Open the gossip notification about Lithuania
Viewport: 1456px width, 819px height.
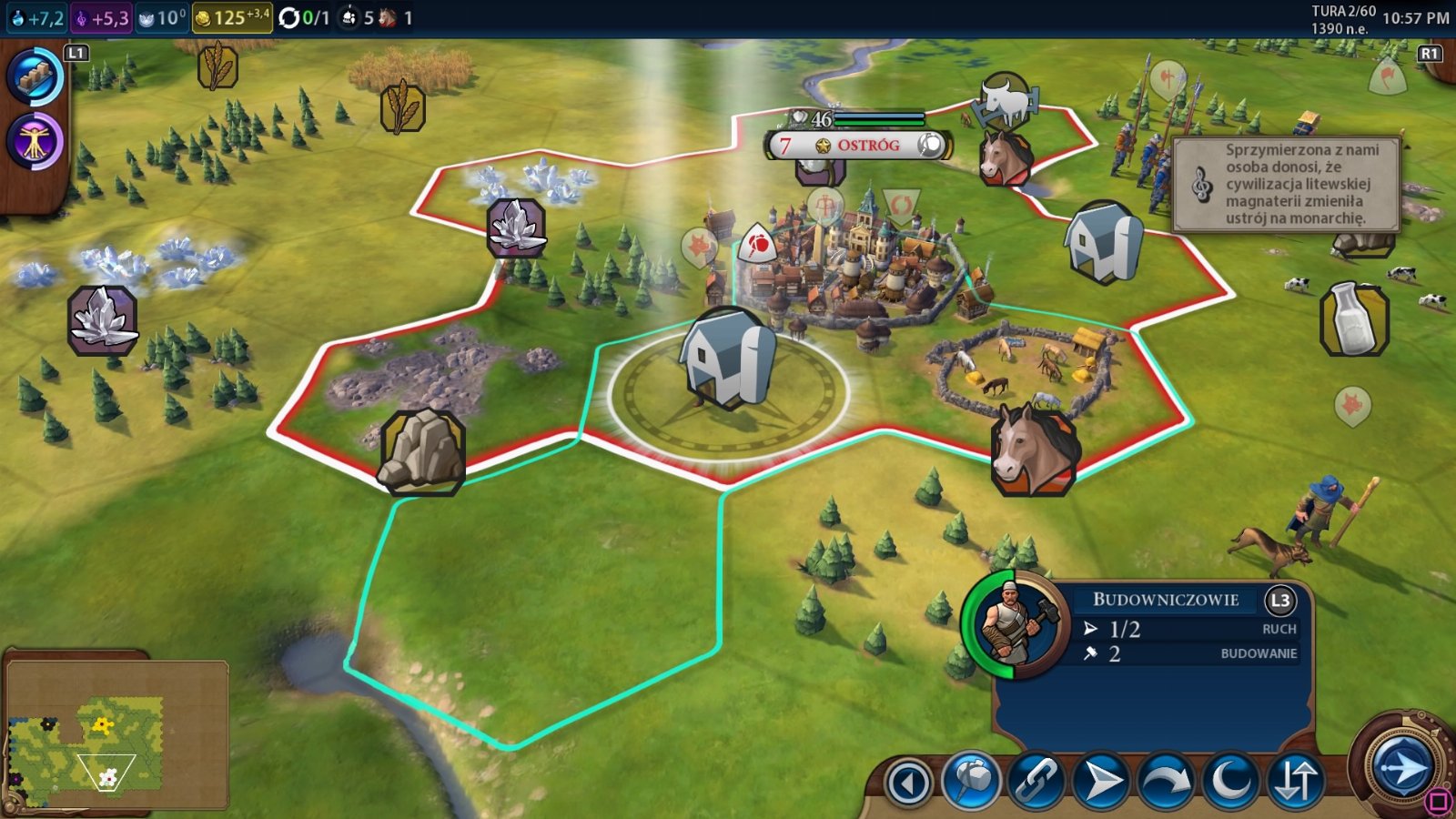(1285, 184)
